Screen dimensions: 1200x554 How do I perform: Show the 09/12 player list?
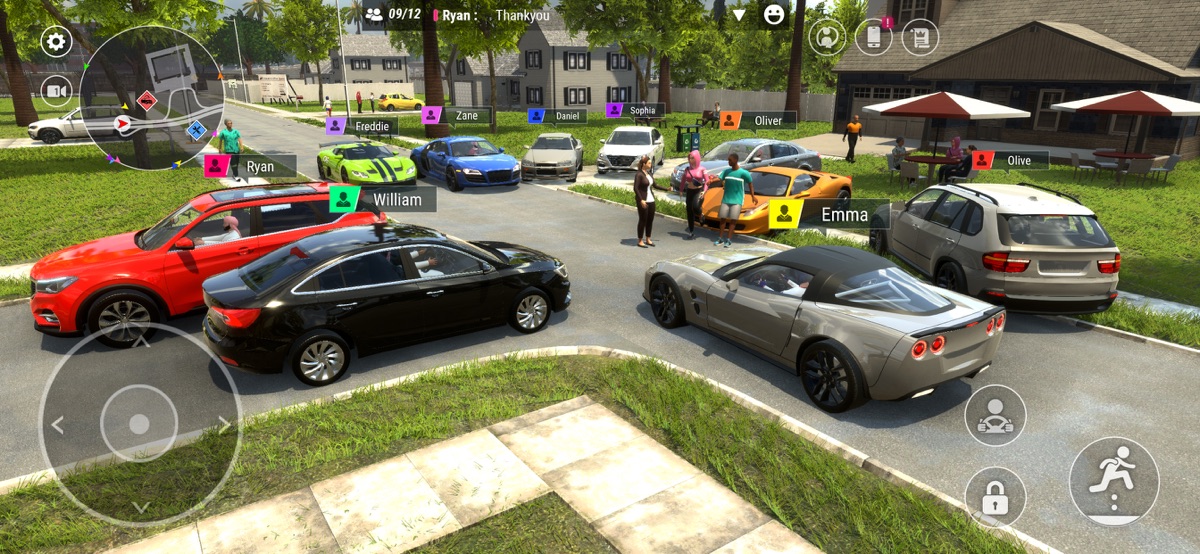(x=393, y=14)
